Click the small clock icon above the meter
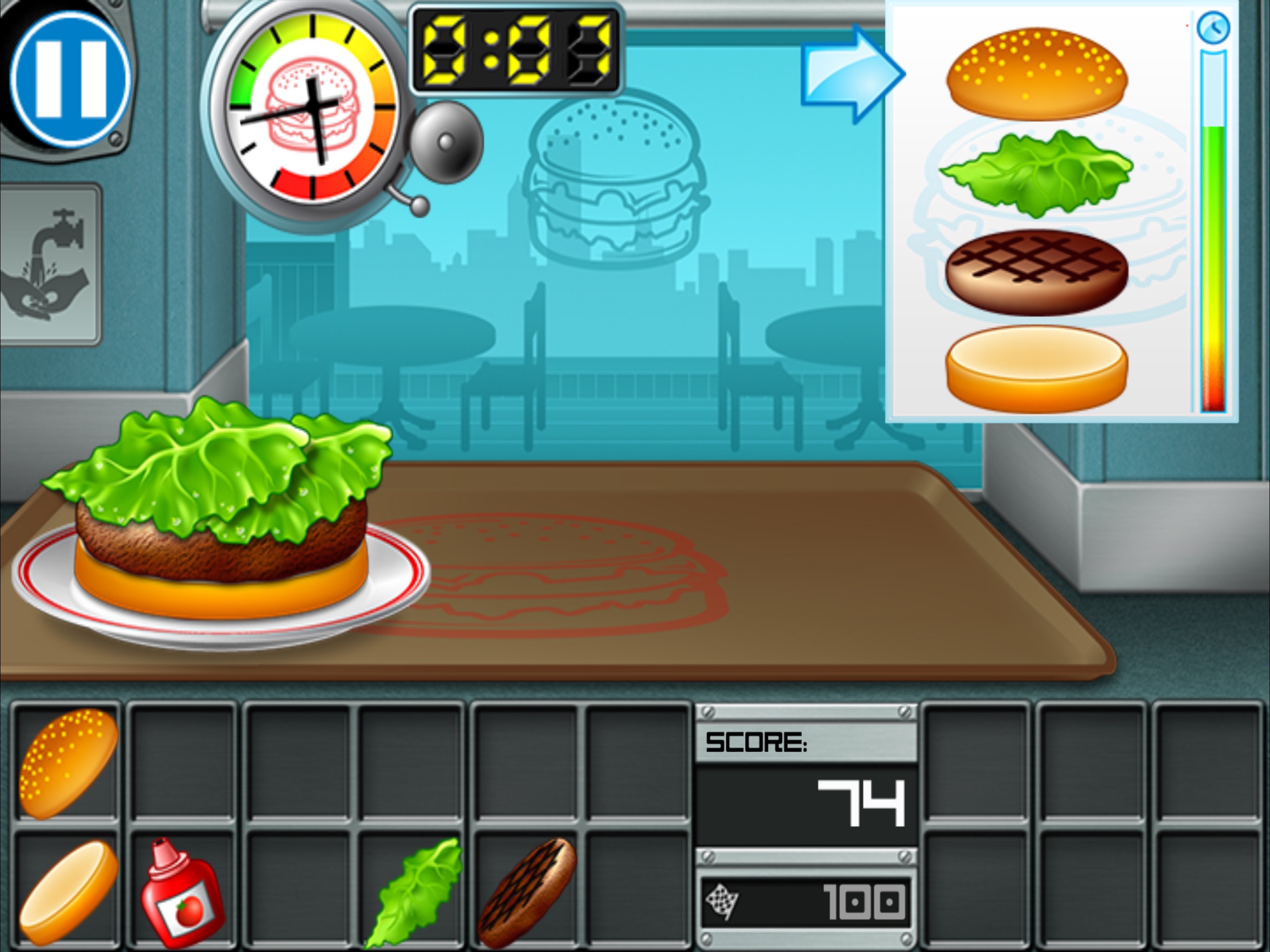 (1214, 26)
